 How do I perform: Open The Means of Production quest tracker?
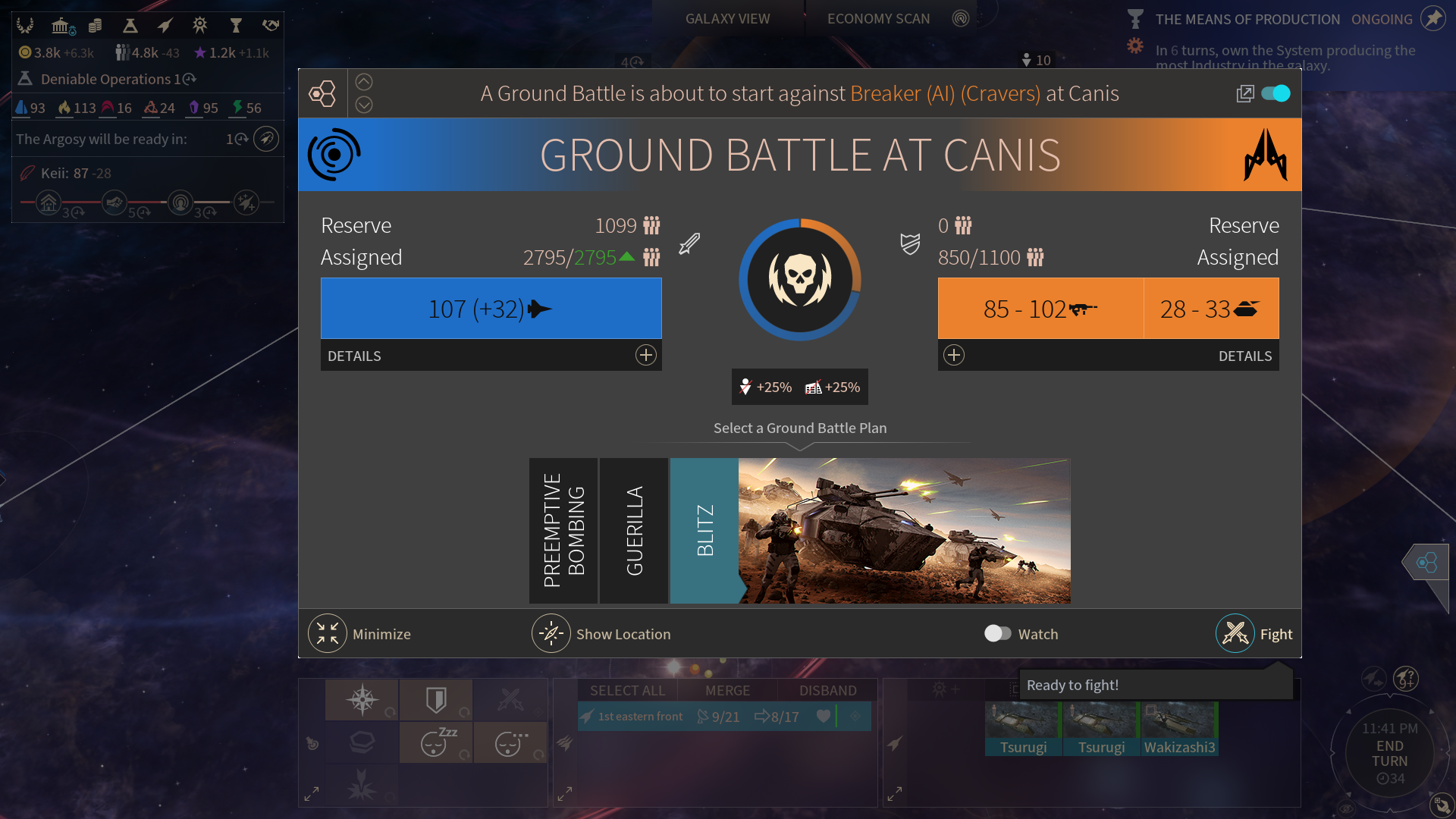(1247, 20)
